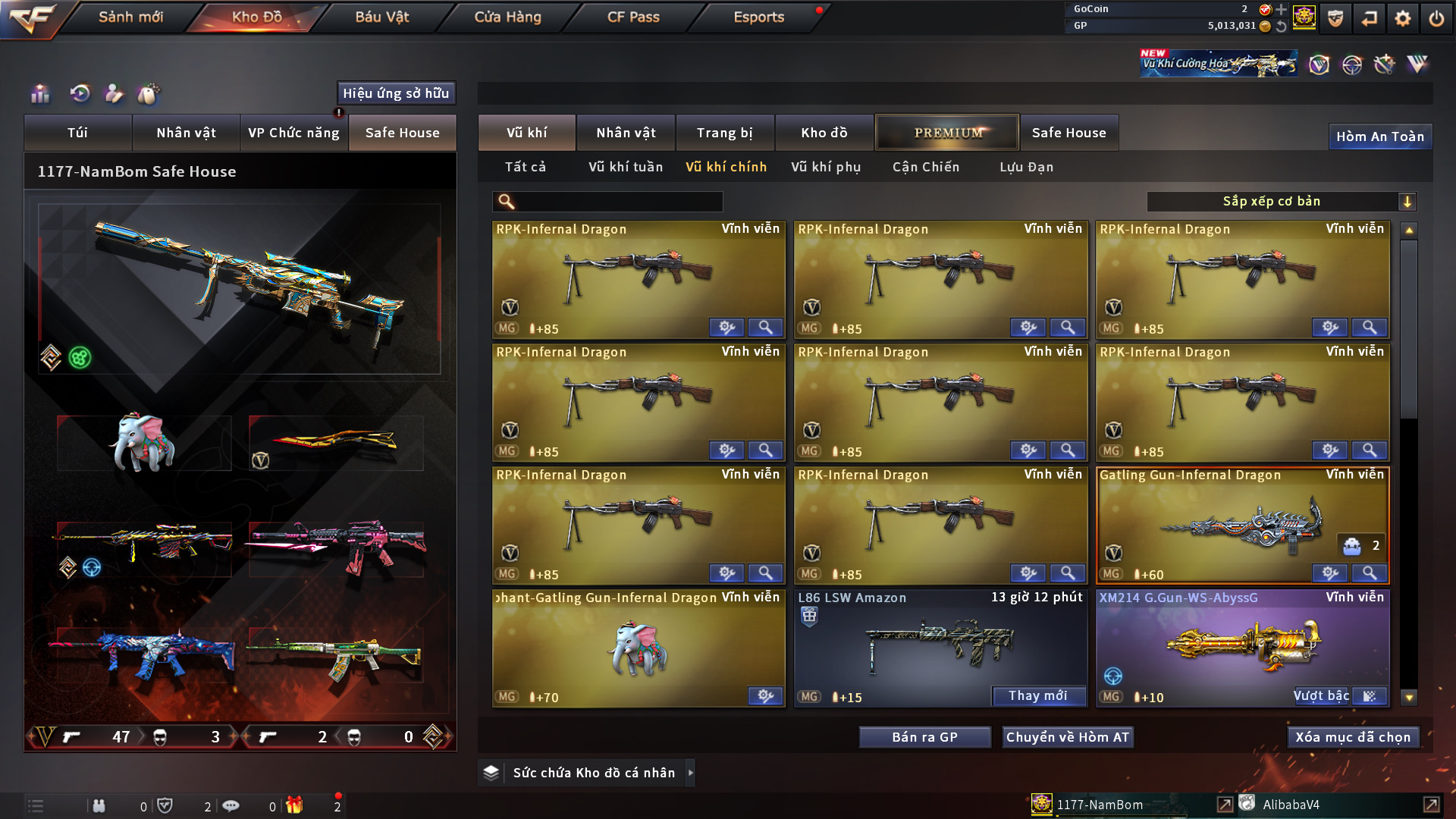Viewport: 1456px width, 819px height.
Task: Click the power exit button
Action: click(1436, 18)
